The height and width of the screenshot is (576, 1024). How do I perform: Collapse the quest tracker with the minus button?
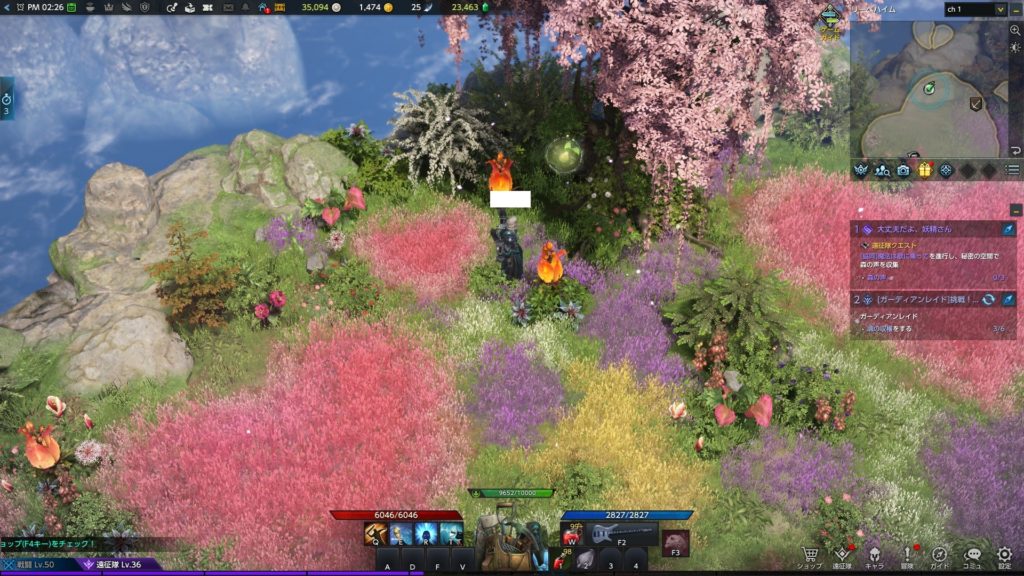[x=1016, y=209]
